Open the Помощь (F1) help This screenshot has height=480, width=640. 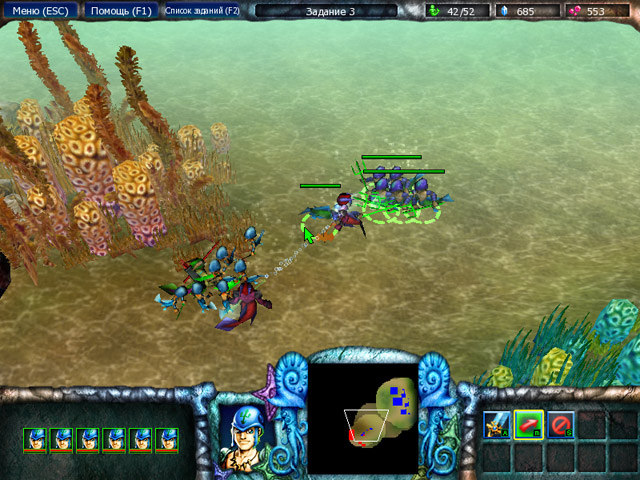tap(119, 11)
